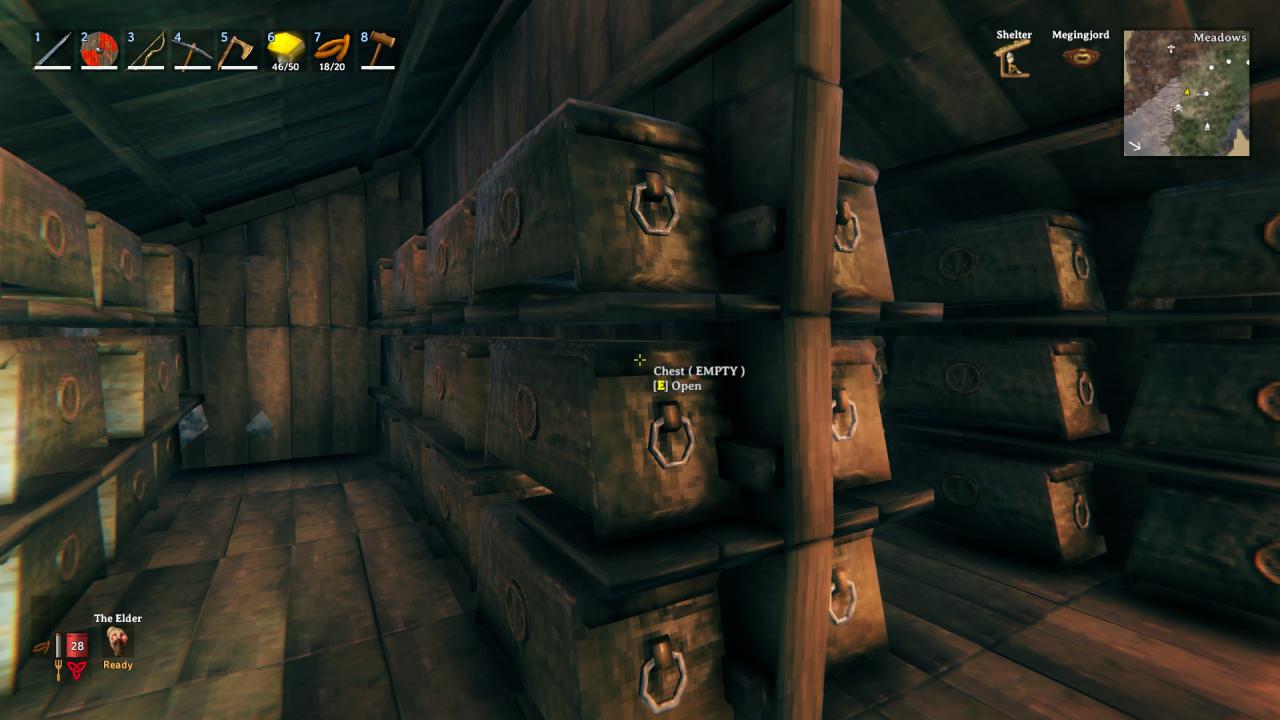Click the white wind arrow on the minimap

1135,144
